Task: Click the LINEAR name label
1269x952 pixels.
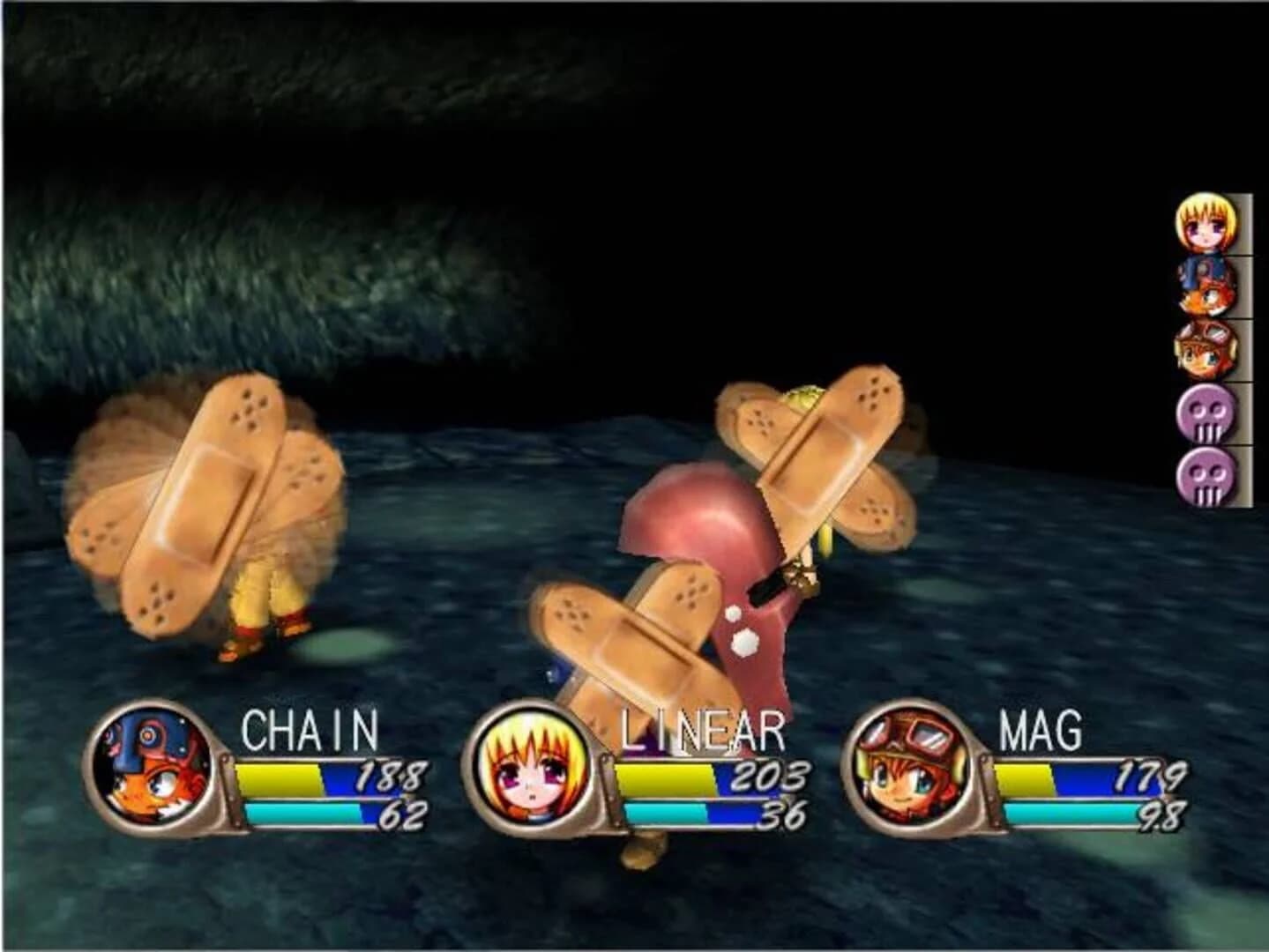Action: tap(701, 732)
